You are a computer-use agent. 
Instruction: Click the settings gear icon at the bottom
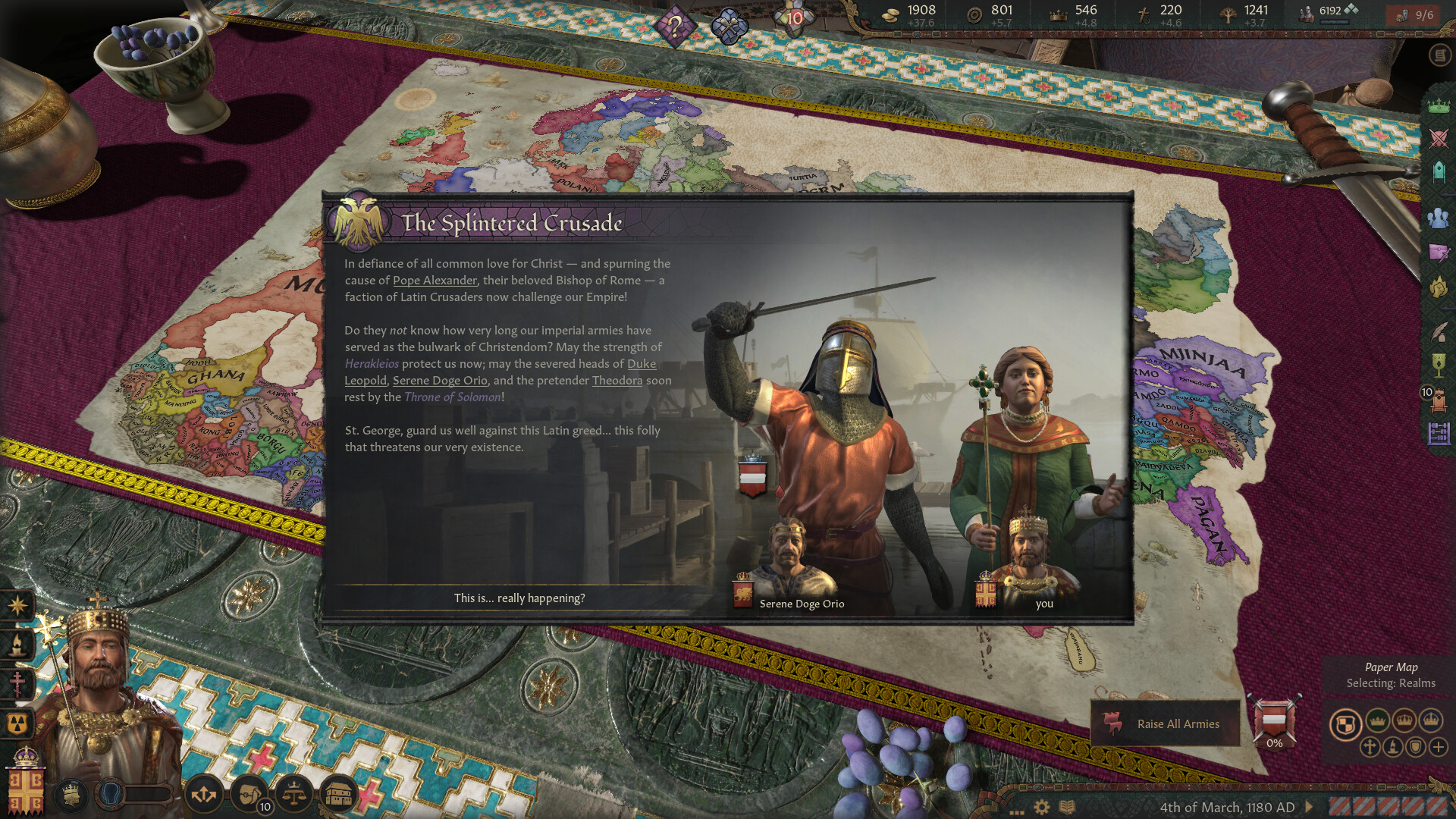pos(1041,807)
